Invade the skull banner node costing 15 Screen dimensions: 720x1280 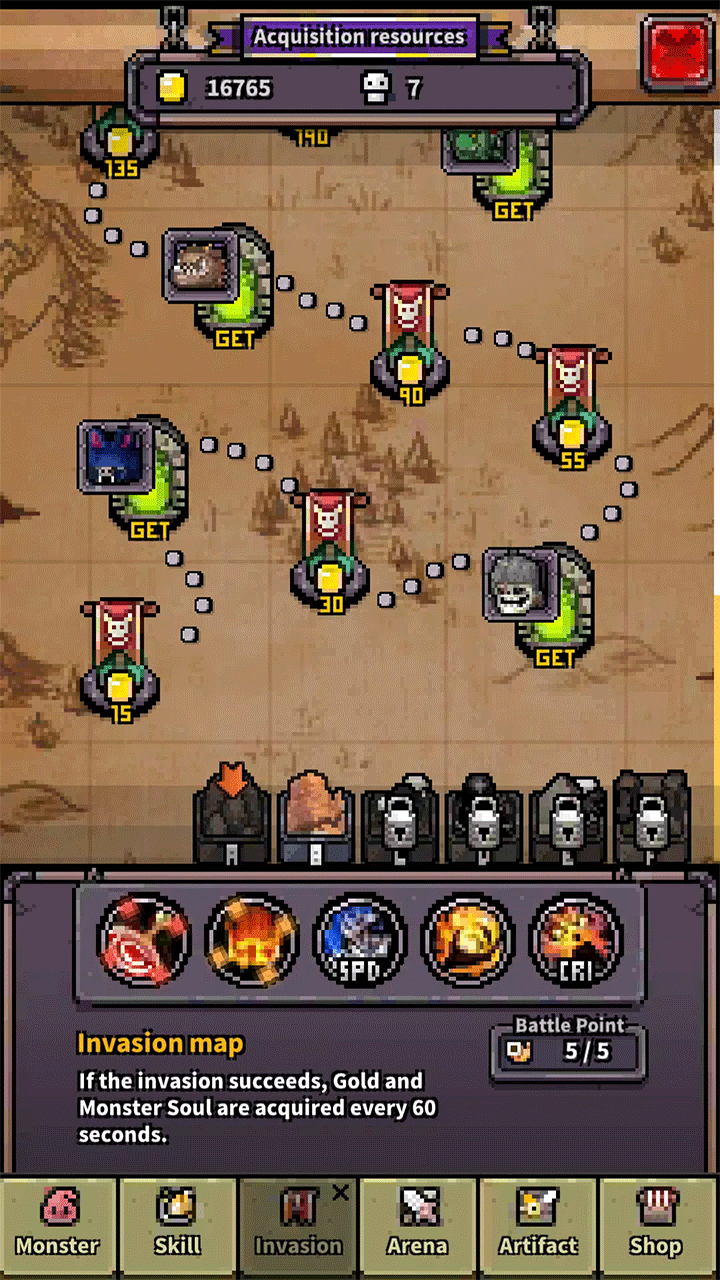[x=120, y=660]
